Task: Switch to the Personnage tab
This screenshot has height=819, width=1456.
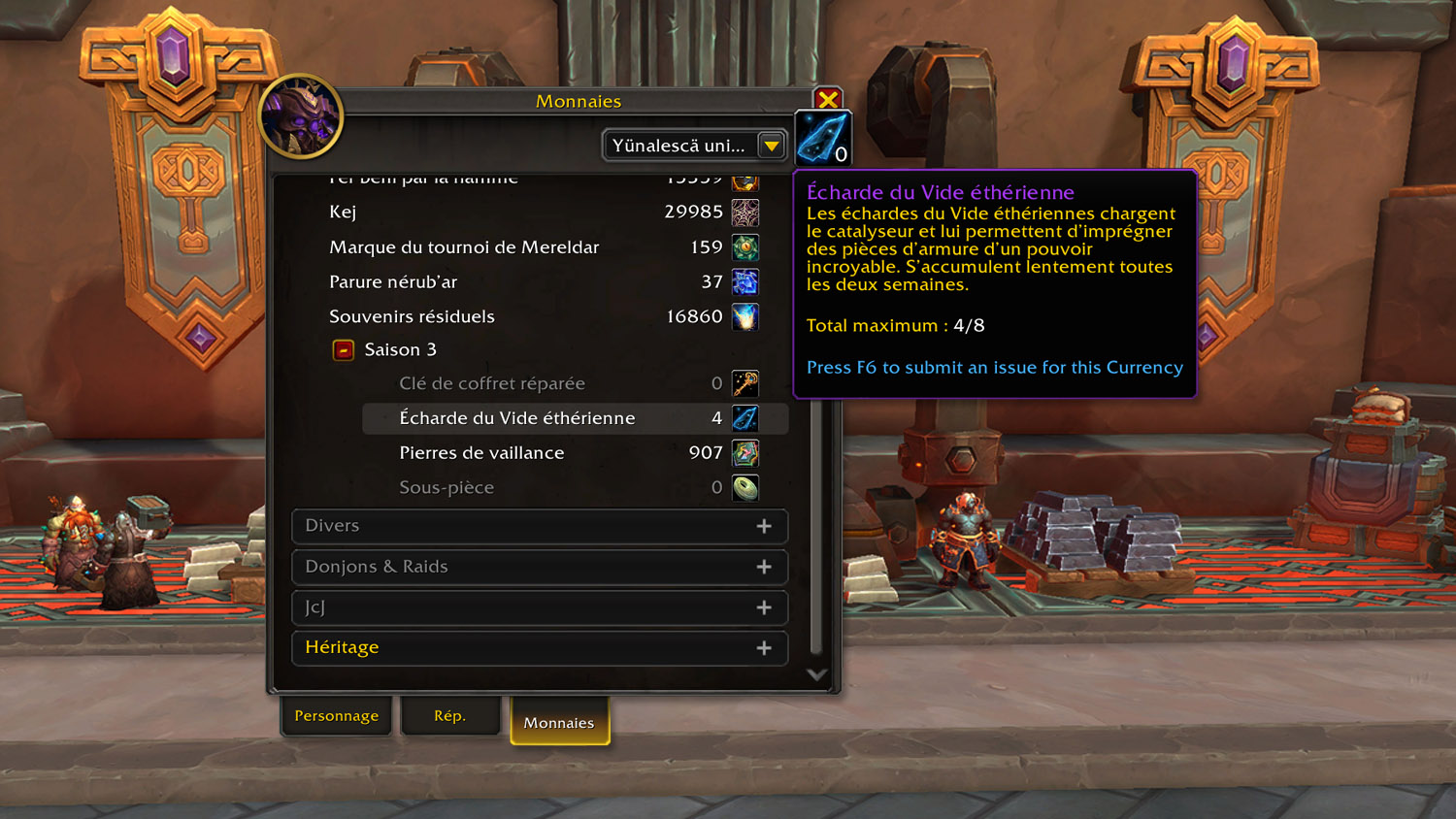Action: click(337, 716)
